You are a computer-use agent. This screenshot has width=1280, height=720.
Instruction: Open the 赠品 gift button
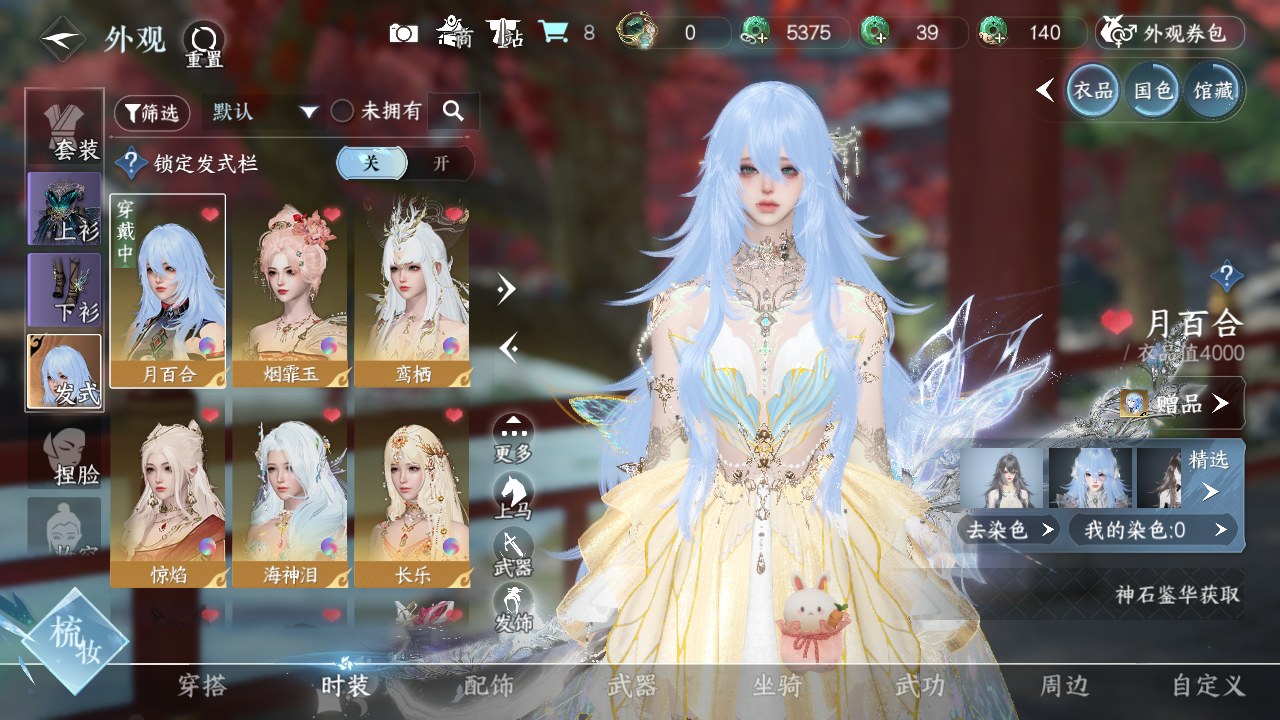click(1180, 403)
